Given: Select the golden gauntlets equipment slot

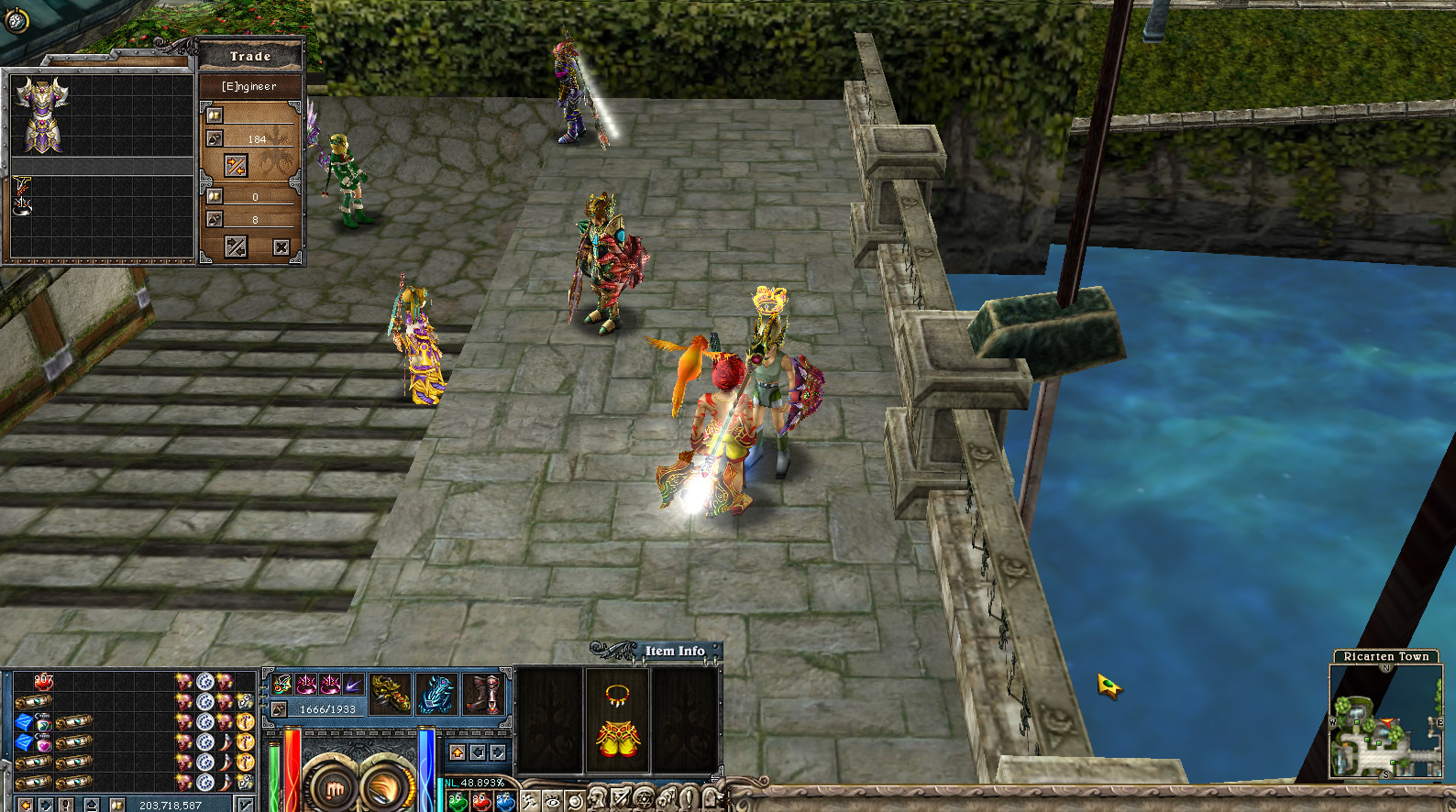Looking at the screenshot, I should [390, 694].
